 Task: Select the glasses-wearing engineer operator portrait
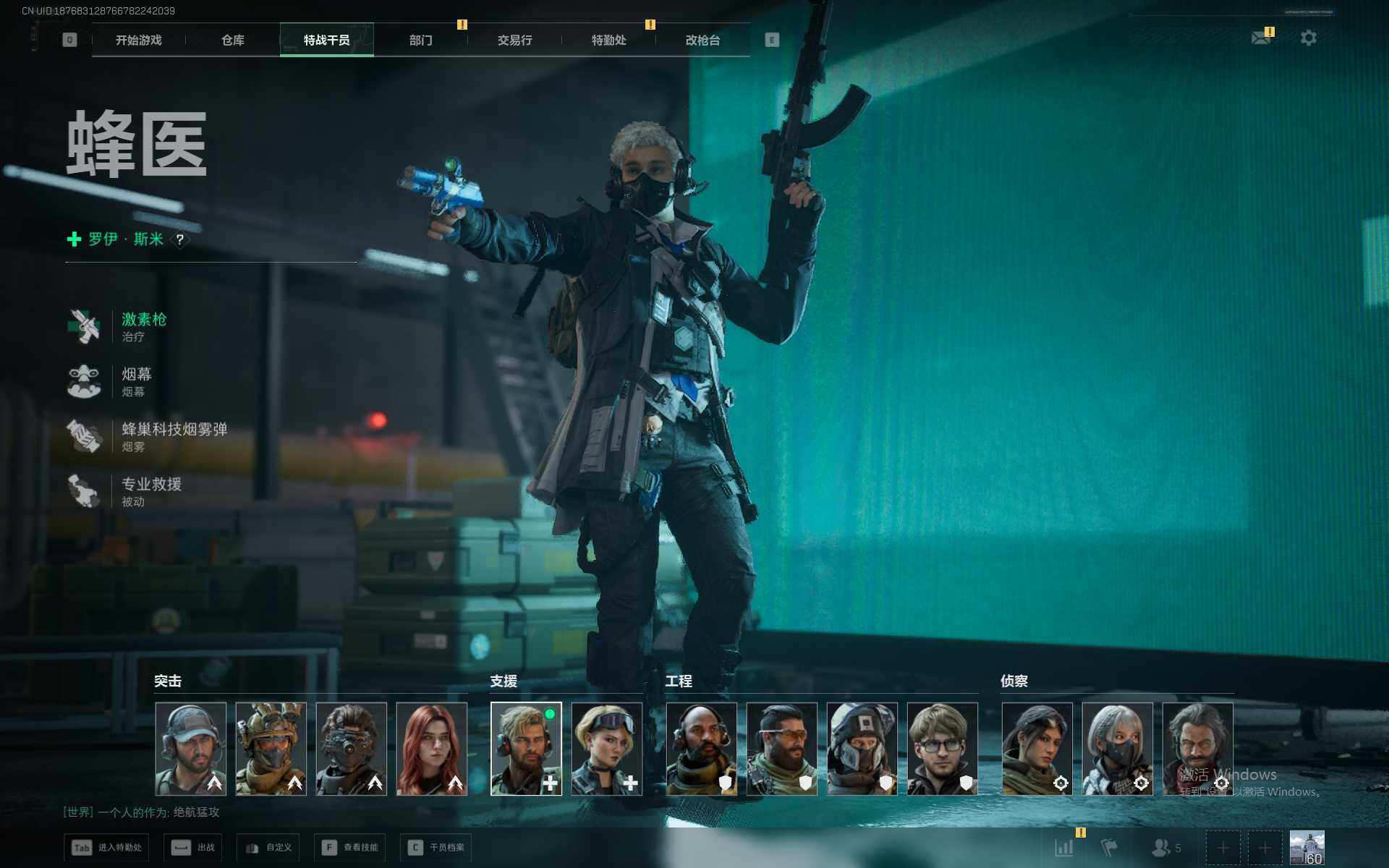tap(942, 749)
